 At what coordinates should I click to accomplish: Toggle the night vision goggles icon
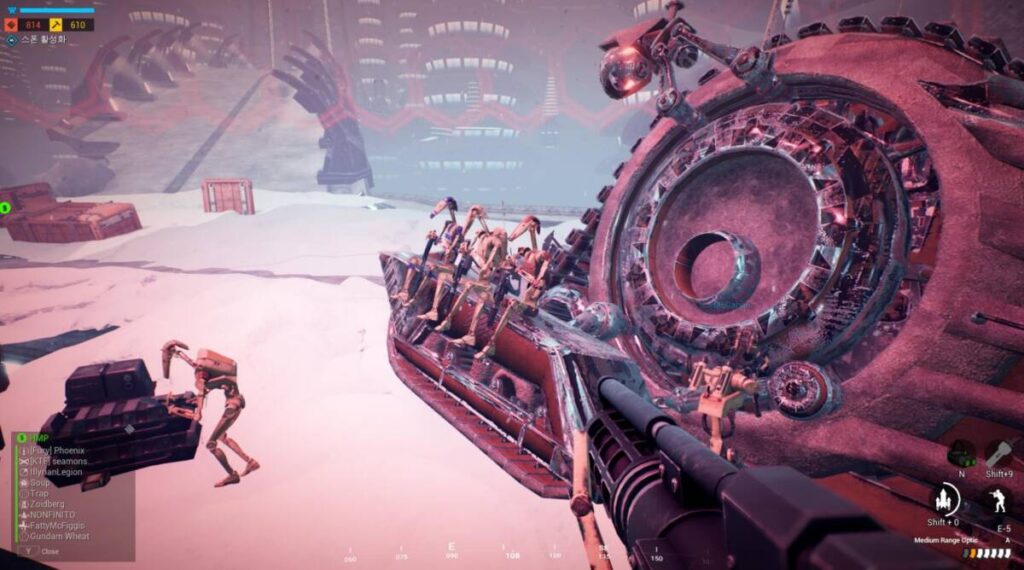click(962, 454)
